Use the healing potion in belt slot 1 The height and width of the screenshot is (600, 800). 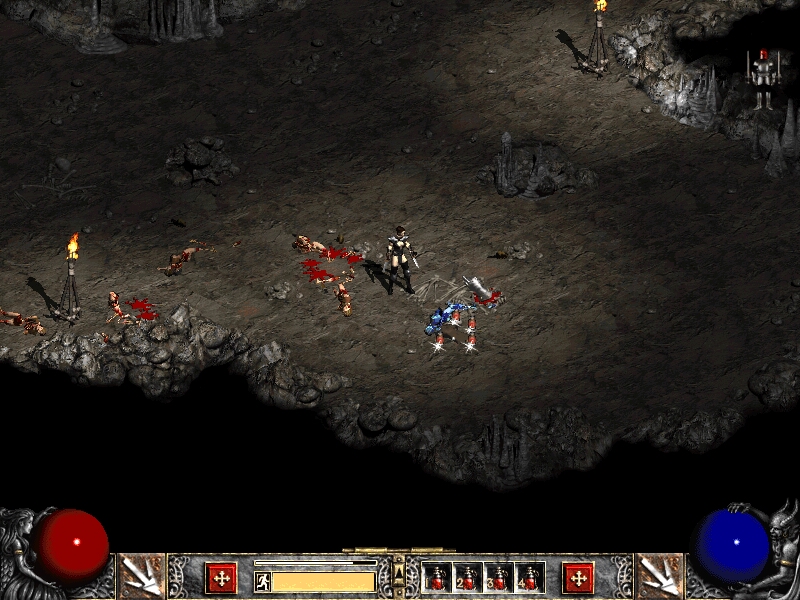[x=437, y=577]
